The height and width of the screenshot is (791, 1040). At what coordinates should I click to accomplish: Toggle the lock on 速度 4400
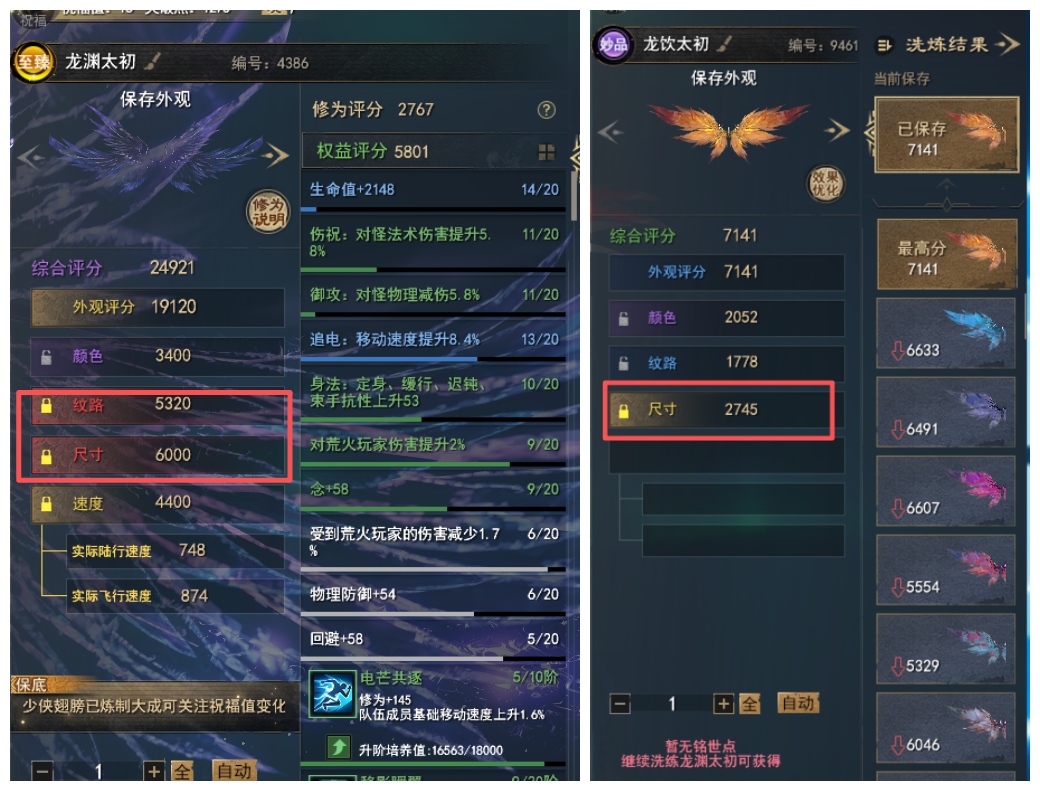click(x=46, y=504)
